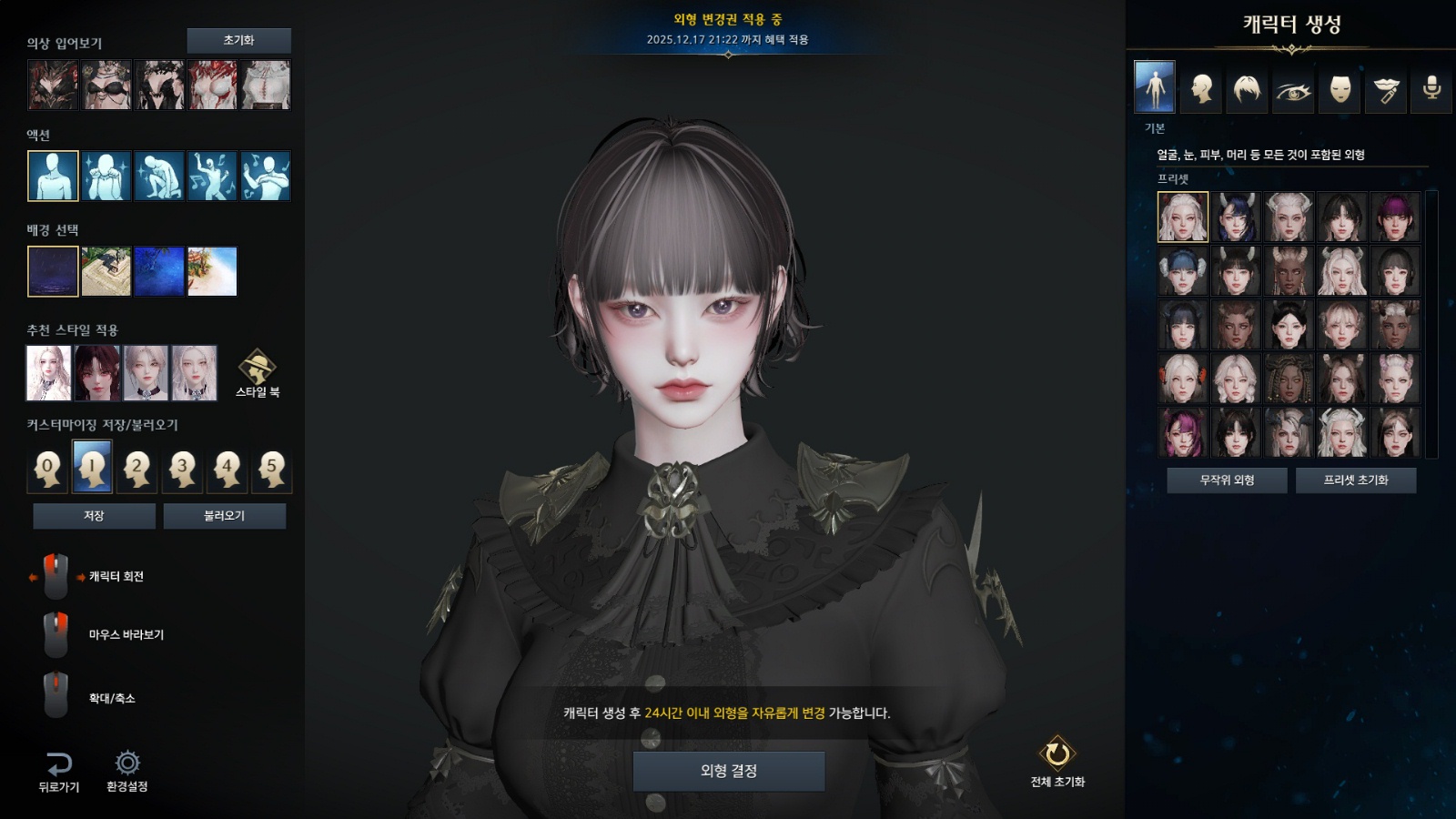This screenshot has height=819, width=1456.
Task: Pick the sandy ruins background thumbnail
Action: tap(106, 271)
